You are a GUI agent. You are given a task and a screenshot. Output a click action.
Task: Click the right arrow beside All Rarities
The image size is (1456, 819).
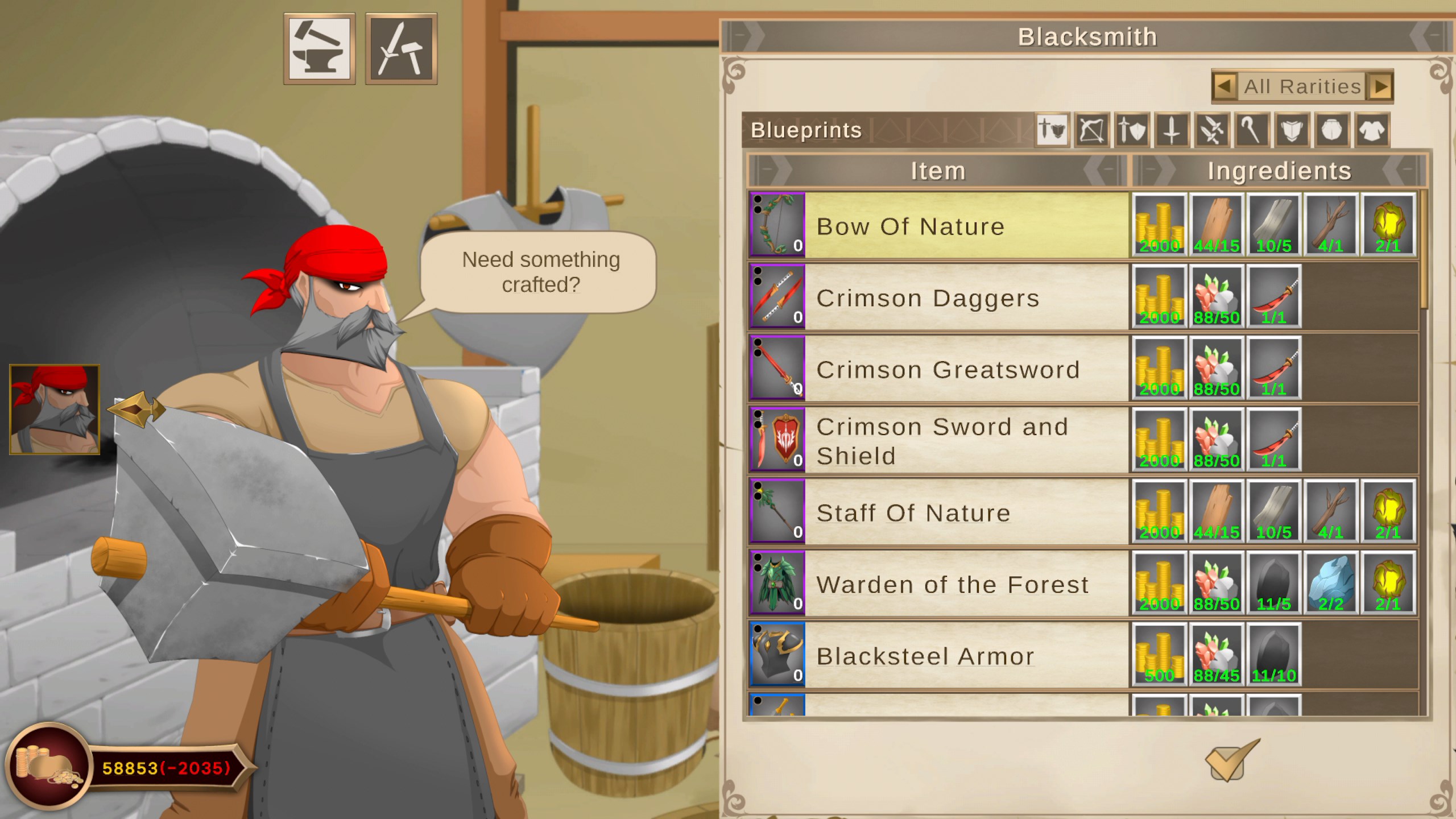[1378, 86]
